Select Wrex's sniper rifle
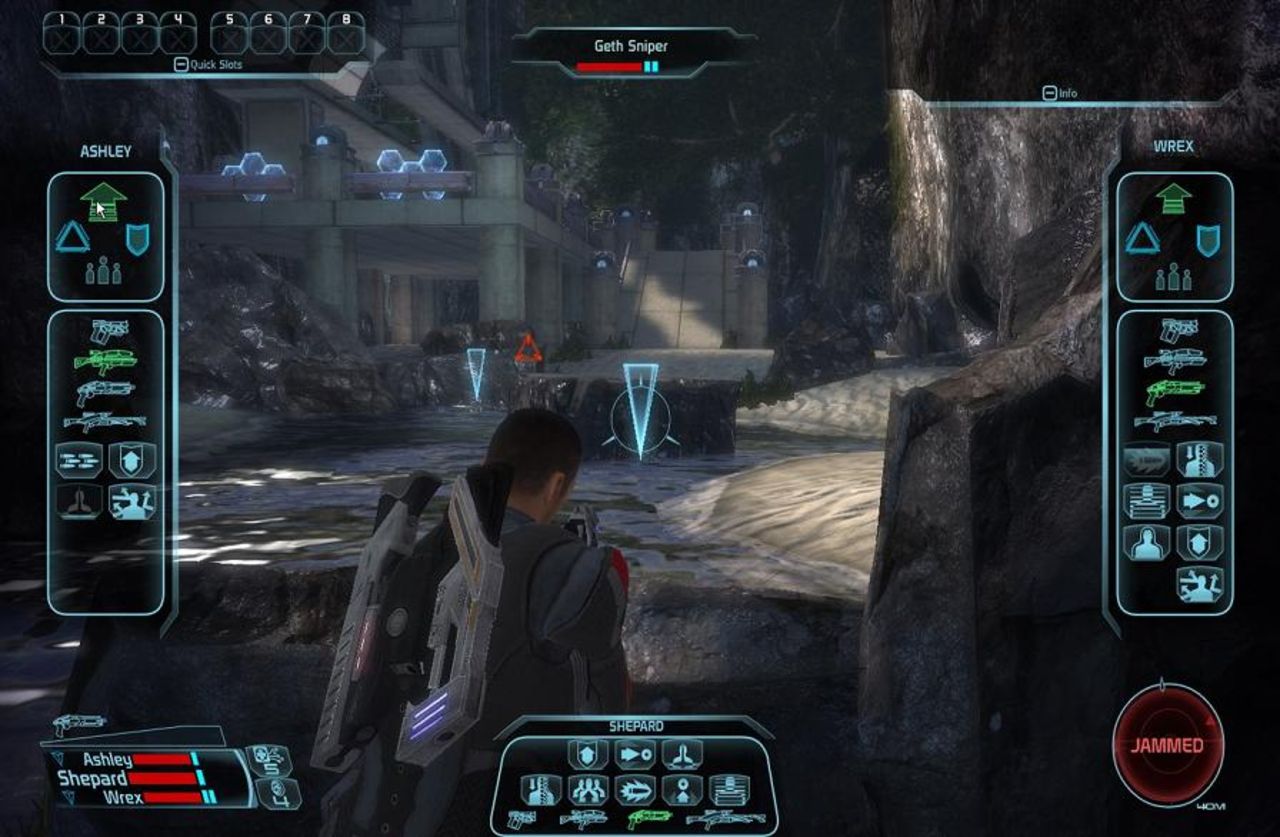 click(x=1177, y=420)
